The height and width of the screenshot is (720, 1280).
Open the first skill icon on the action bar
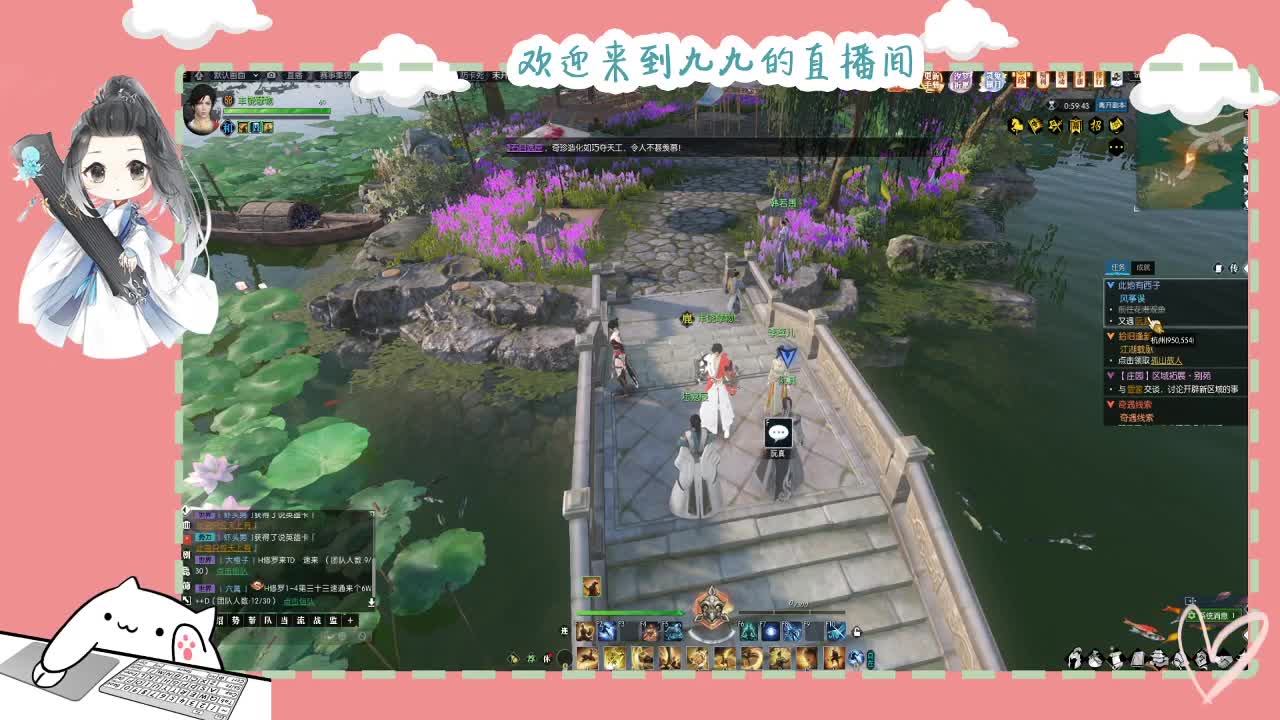[586, 630]
